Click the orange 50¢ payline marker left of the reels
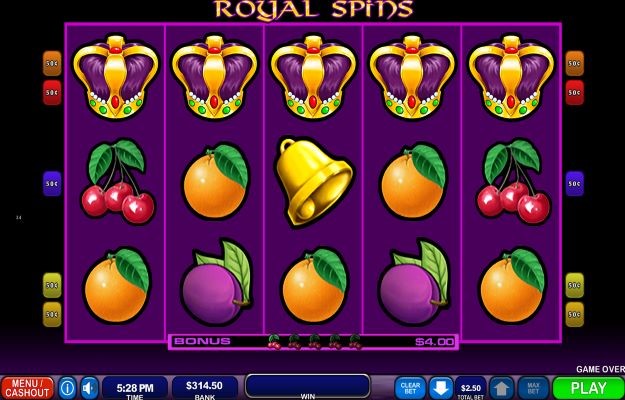 point(52,63)
